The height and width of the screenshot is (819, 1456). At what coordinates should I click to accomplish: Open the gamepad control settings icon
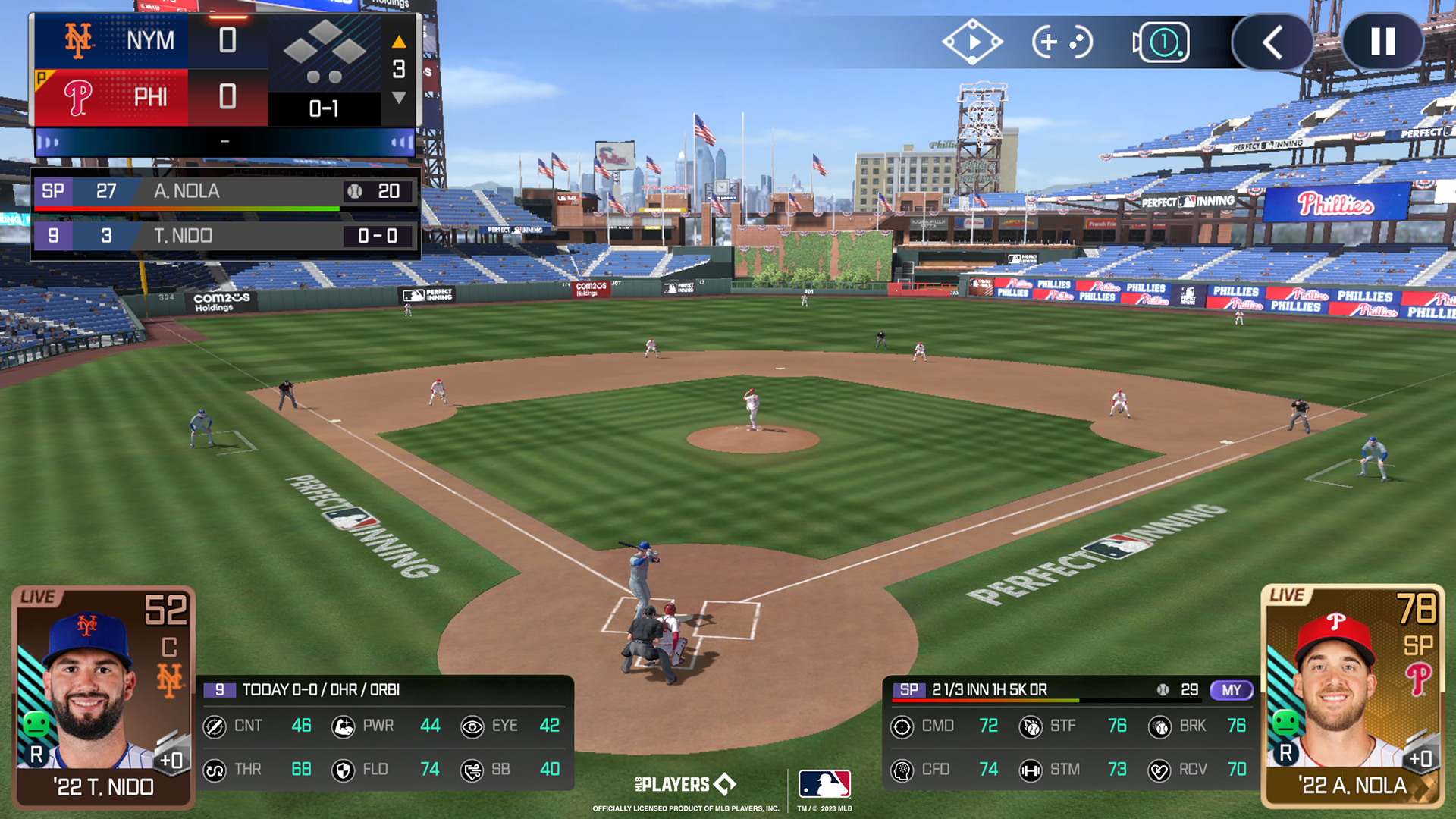[x=1062, y=42]
